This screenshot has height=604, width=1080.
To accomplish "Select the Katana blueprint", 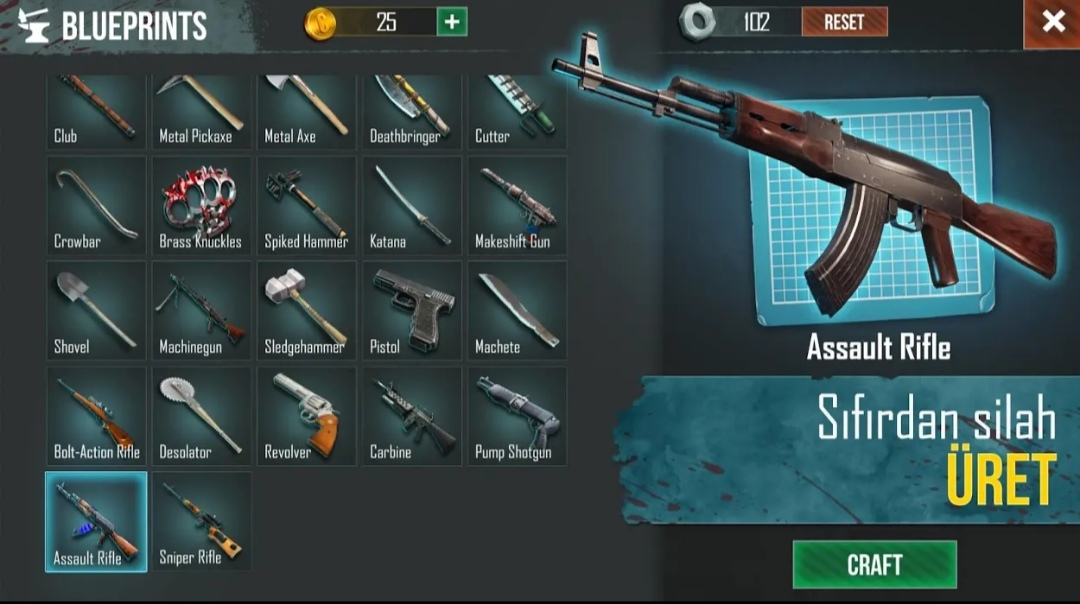I will (411, 205).
